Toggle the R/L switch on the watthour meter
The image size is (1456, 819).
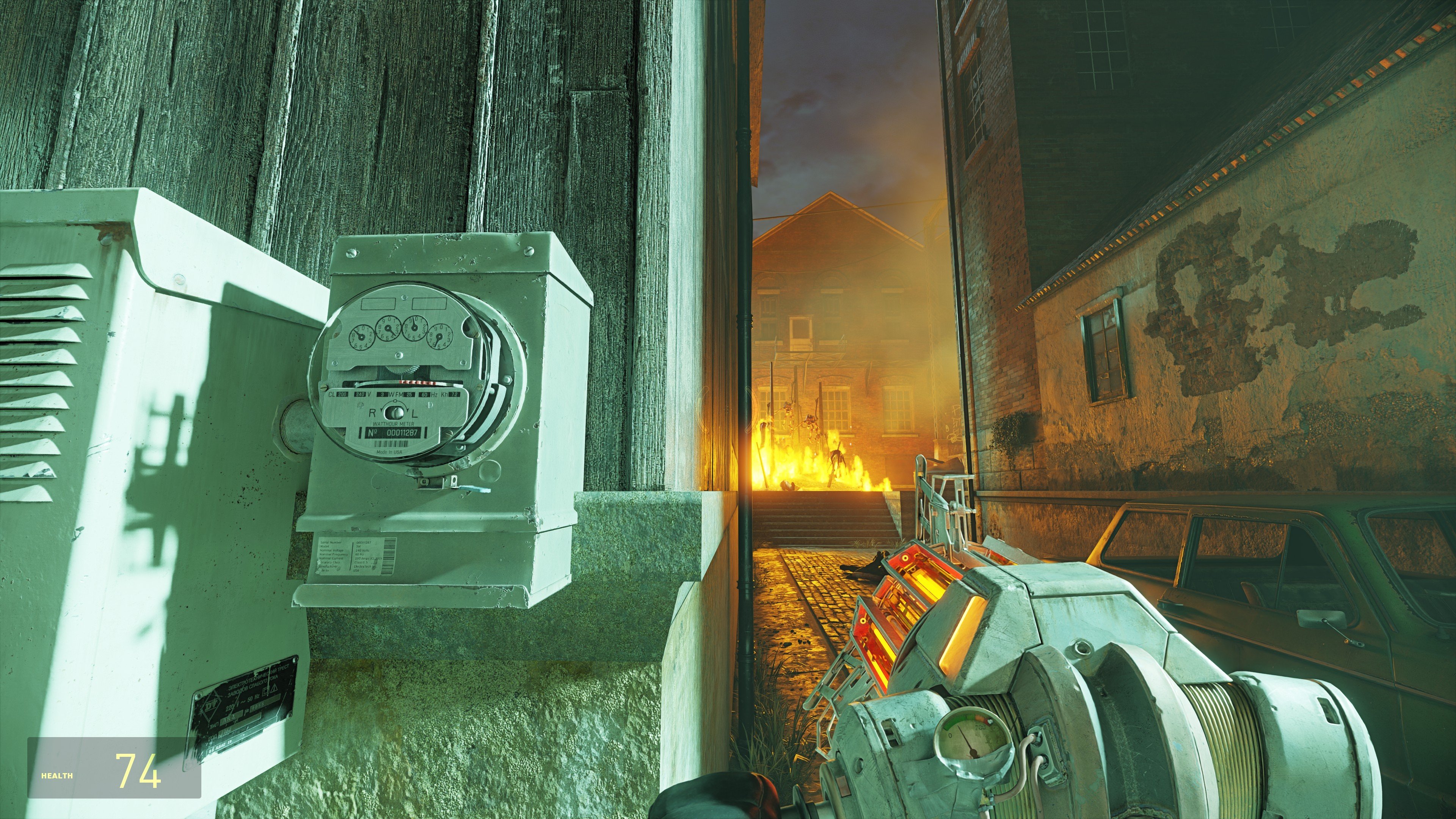tap(395, 413)
